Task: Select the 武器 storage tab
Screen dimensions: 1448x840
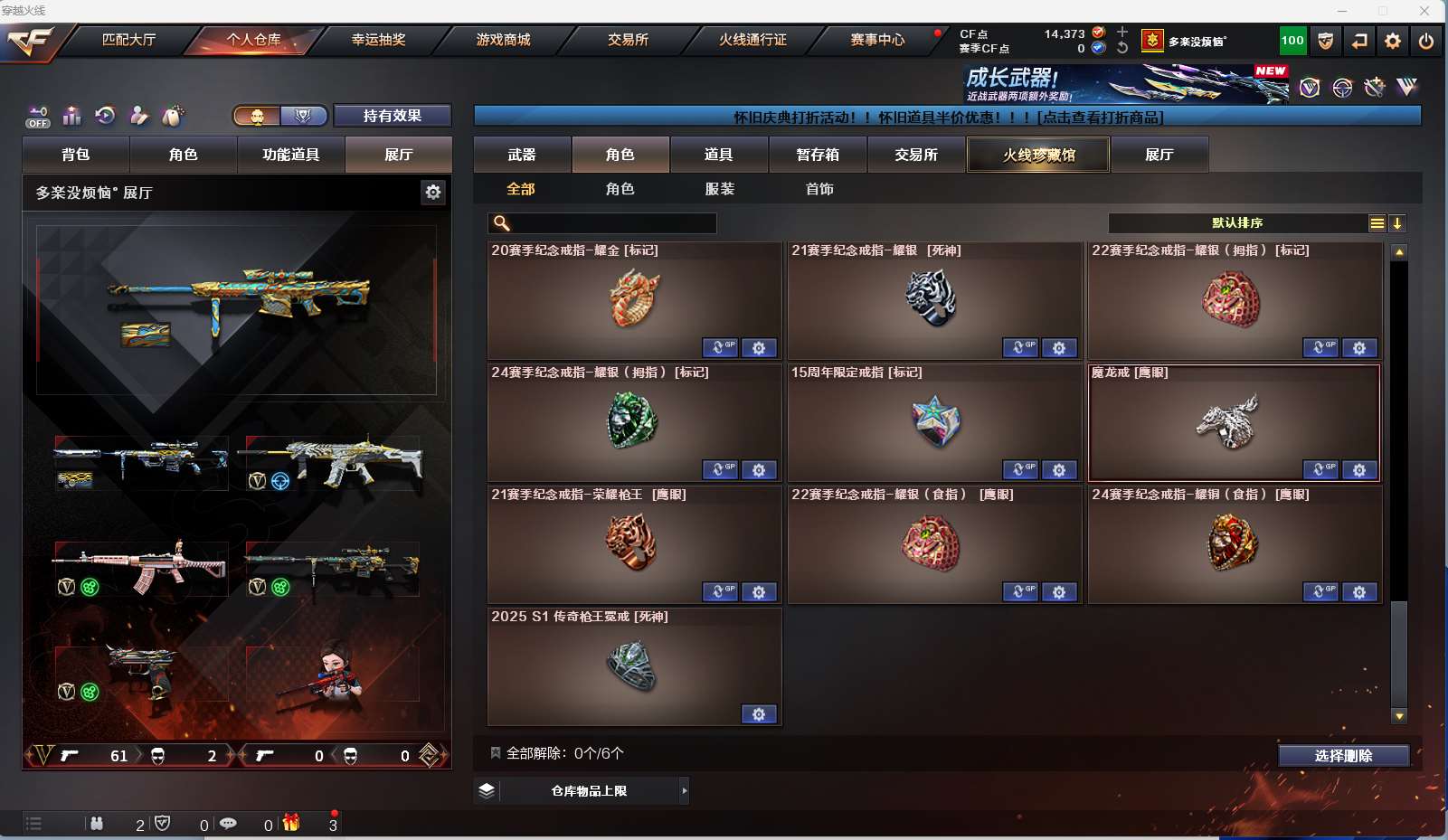Action: click(x=522, y=155)
